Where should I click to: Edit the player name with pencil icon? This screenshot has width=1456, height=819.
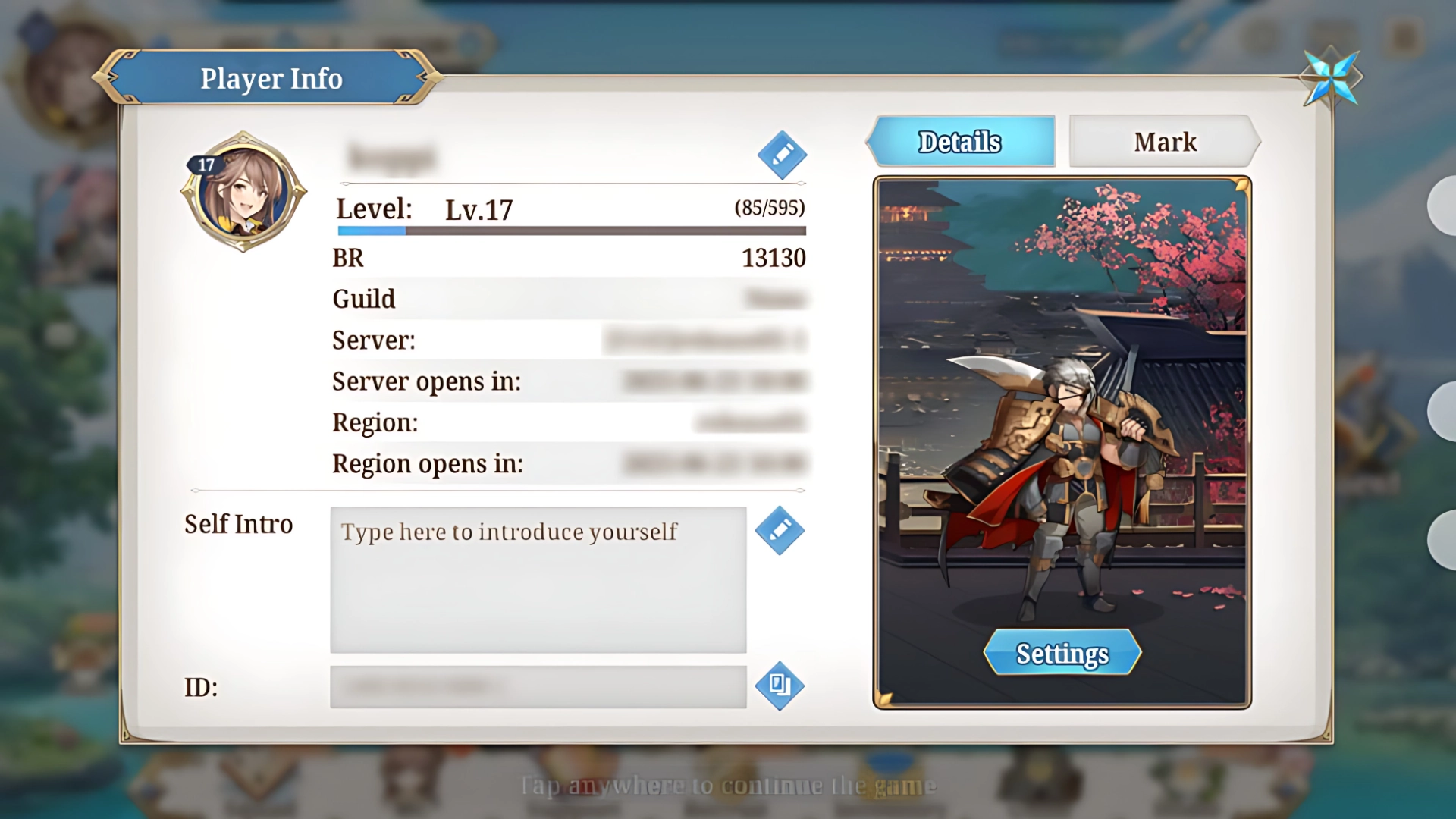pos(782,155)
